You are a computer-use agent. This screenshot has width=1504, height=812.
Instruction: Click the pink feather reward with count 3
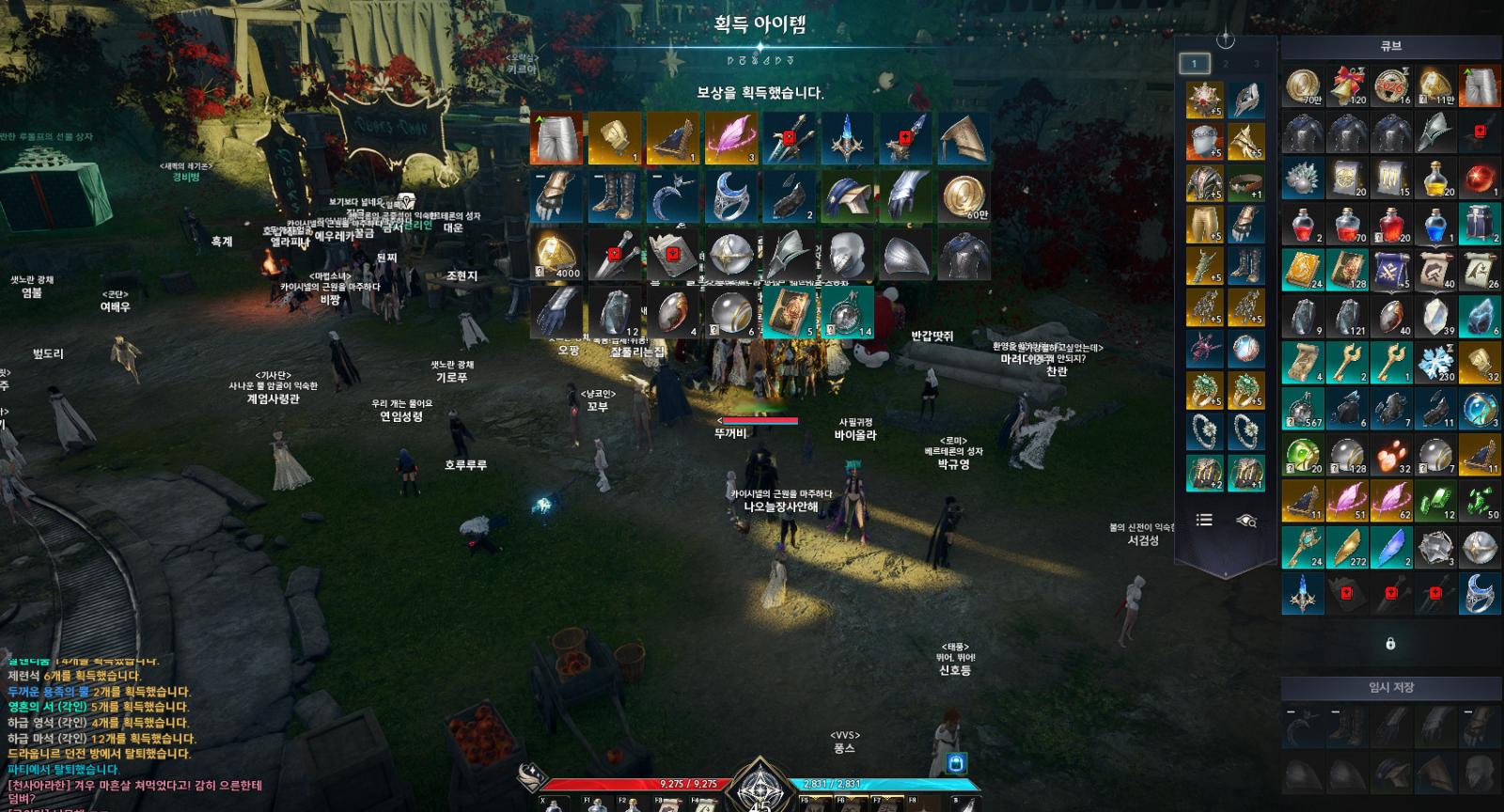730,138
